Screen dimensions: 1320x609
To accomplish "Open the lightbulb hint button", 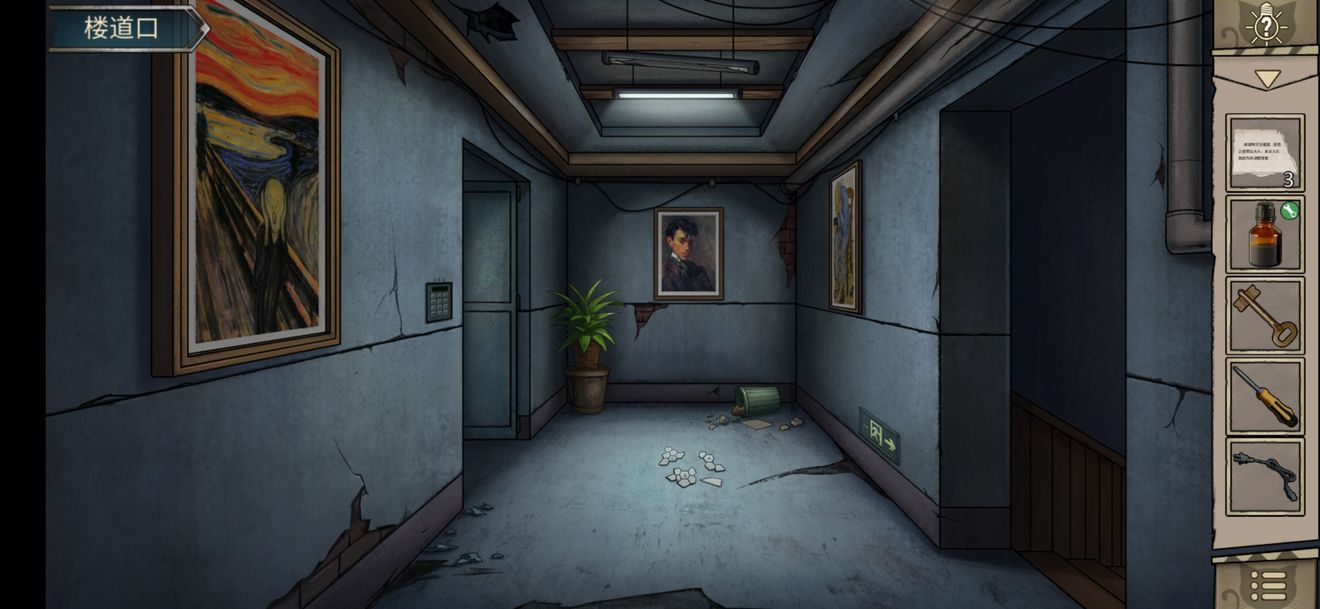I will [1266, 26].
